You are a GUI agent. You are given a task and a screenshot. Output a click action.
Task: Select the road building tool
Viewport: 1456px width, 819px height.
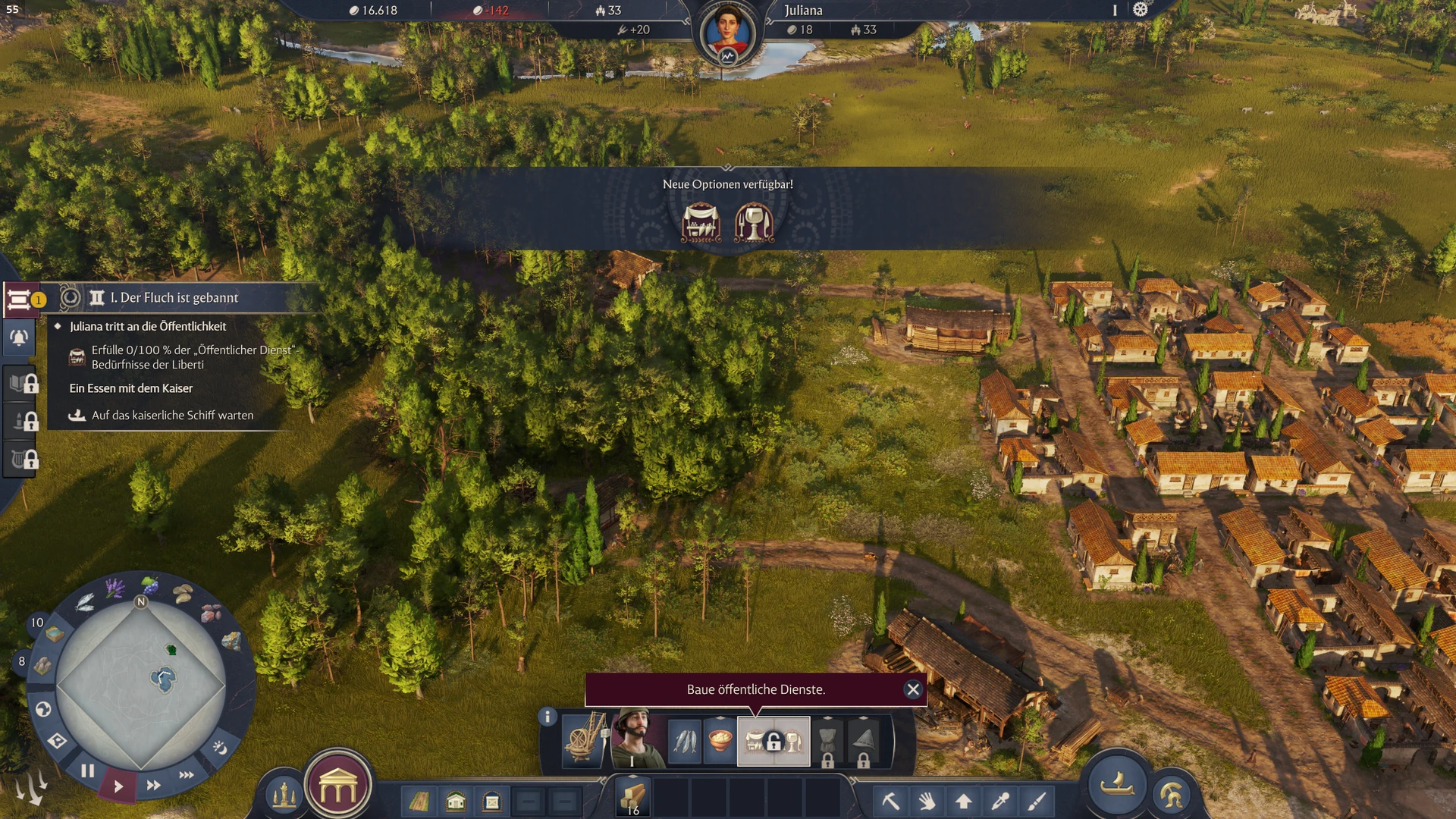pos(419,802)
